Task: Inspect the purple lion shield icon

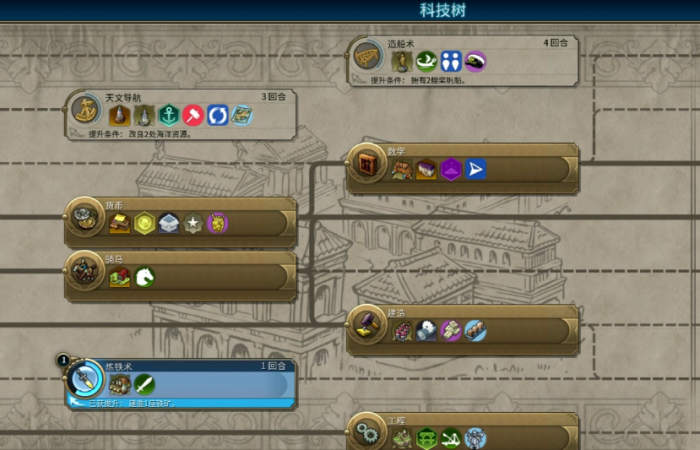Action: tap(217, 223)
